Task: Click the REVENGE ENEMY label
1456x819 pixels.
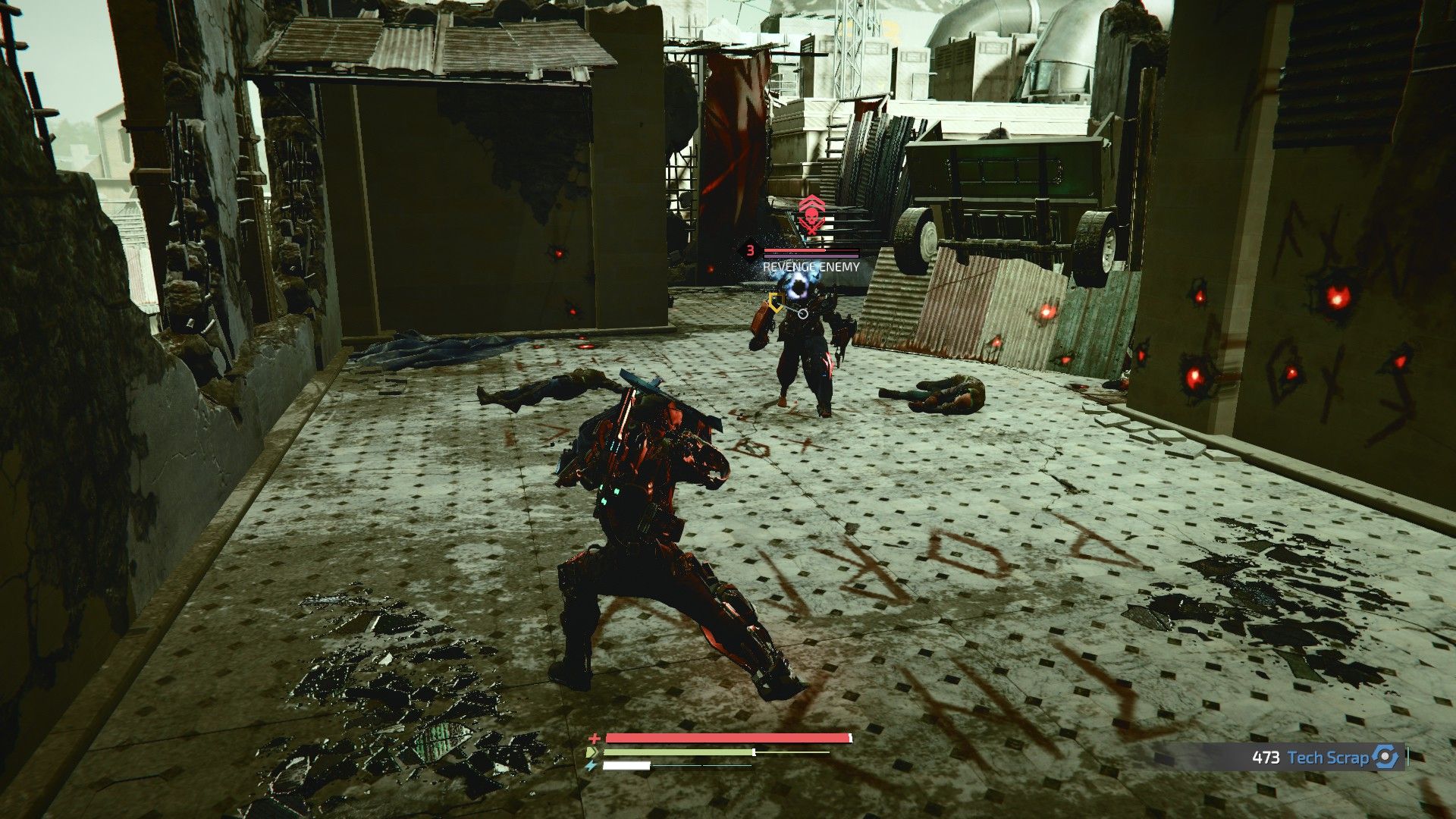Action: pos(810,266)
